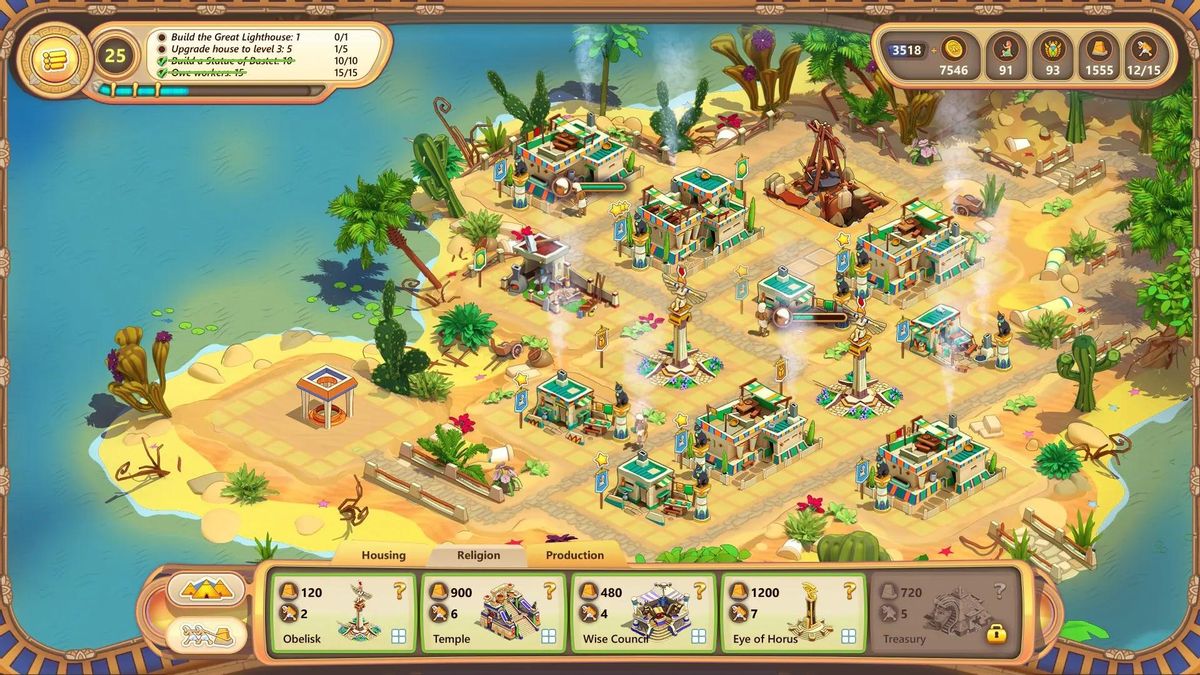
Task: Open the Temple question mark help
Action: tap(549, 591)
